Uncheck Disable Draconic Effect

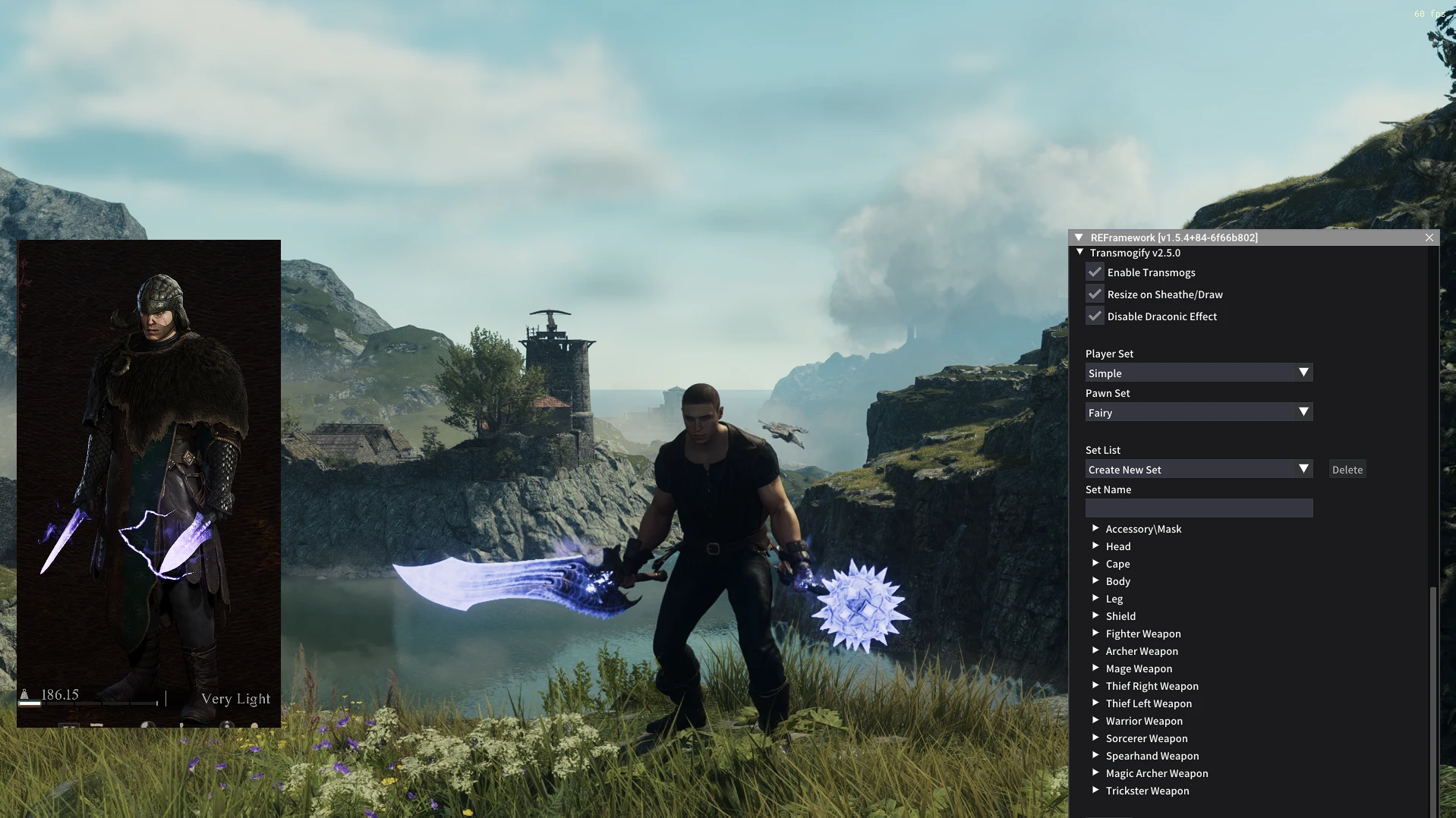pyautogui.click(x=1095, y=316)
